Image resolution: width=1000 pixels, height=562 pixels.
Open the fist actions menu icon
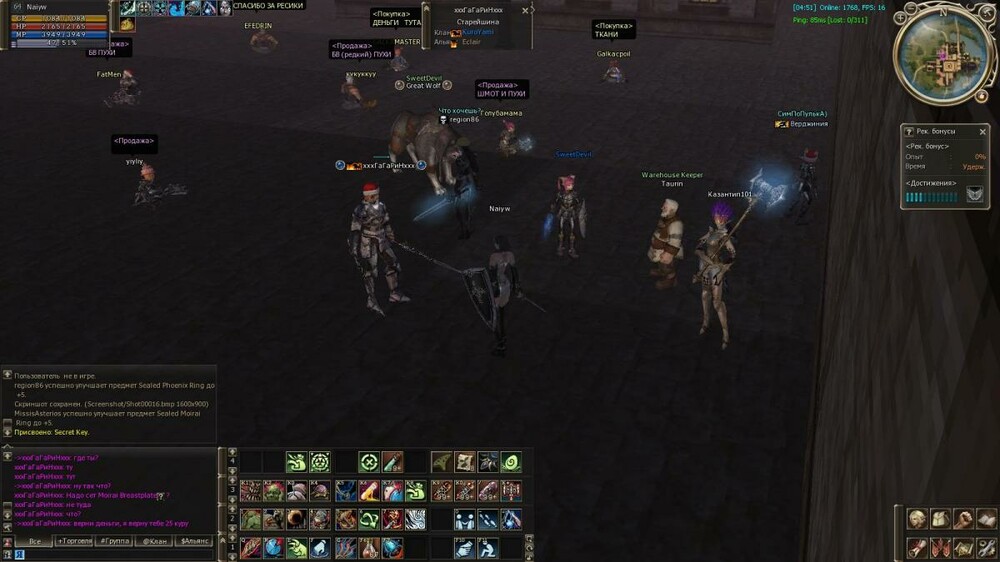pyautogui.click(x=961, y=519)
